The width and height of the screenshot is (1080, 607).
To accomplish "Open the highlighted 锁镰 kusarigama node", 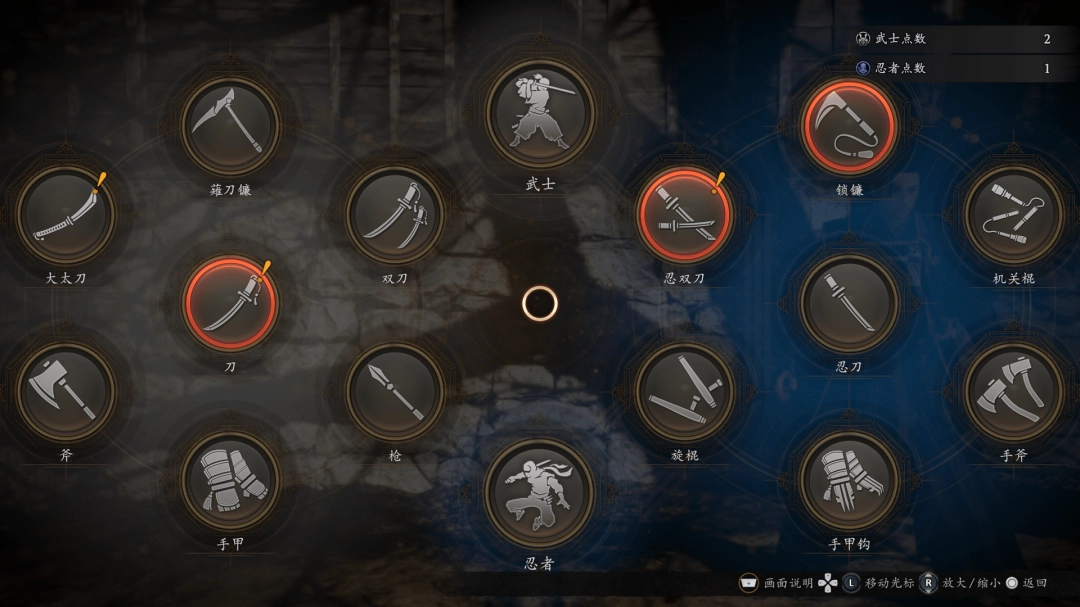I will [849, 125].
